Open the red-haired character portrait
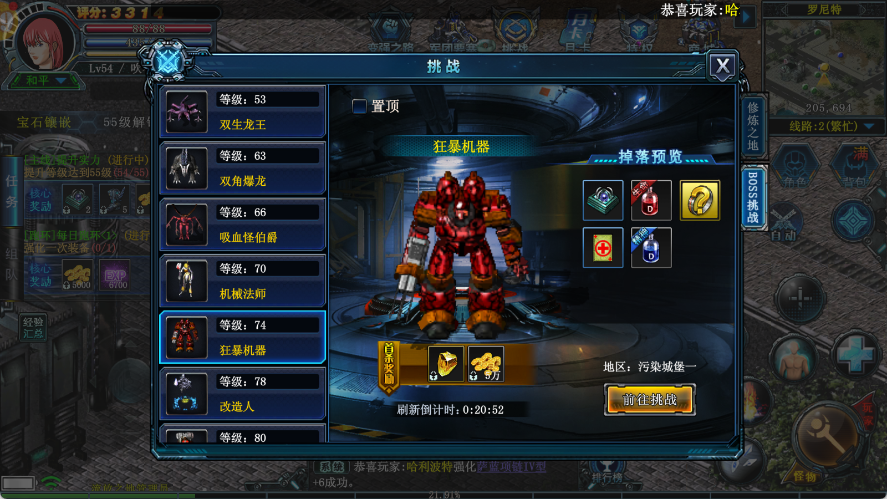This screenshot has height=499, width=887. (47, 40)
